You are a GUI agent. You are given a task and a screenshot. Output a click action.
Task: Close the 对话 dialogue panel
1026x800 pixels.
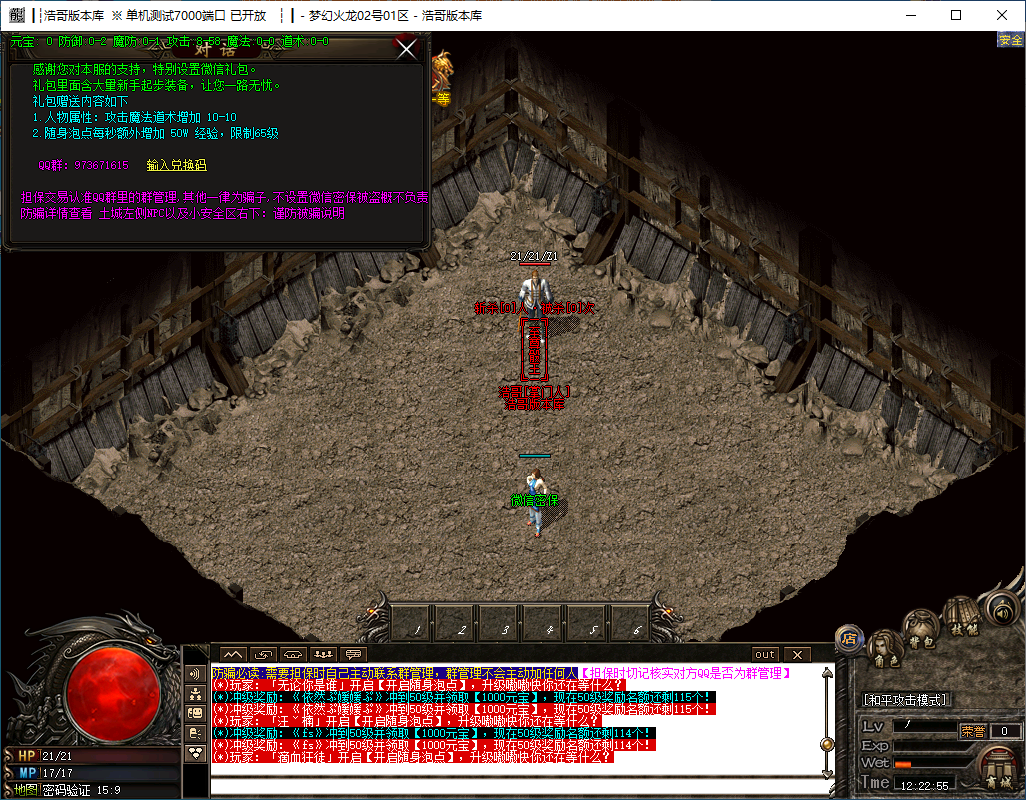click(407, 48)
